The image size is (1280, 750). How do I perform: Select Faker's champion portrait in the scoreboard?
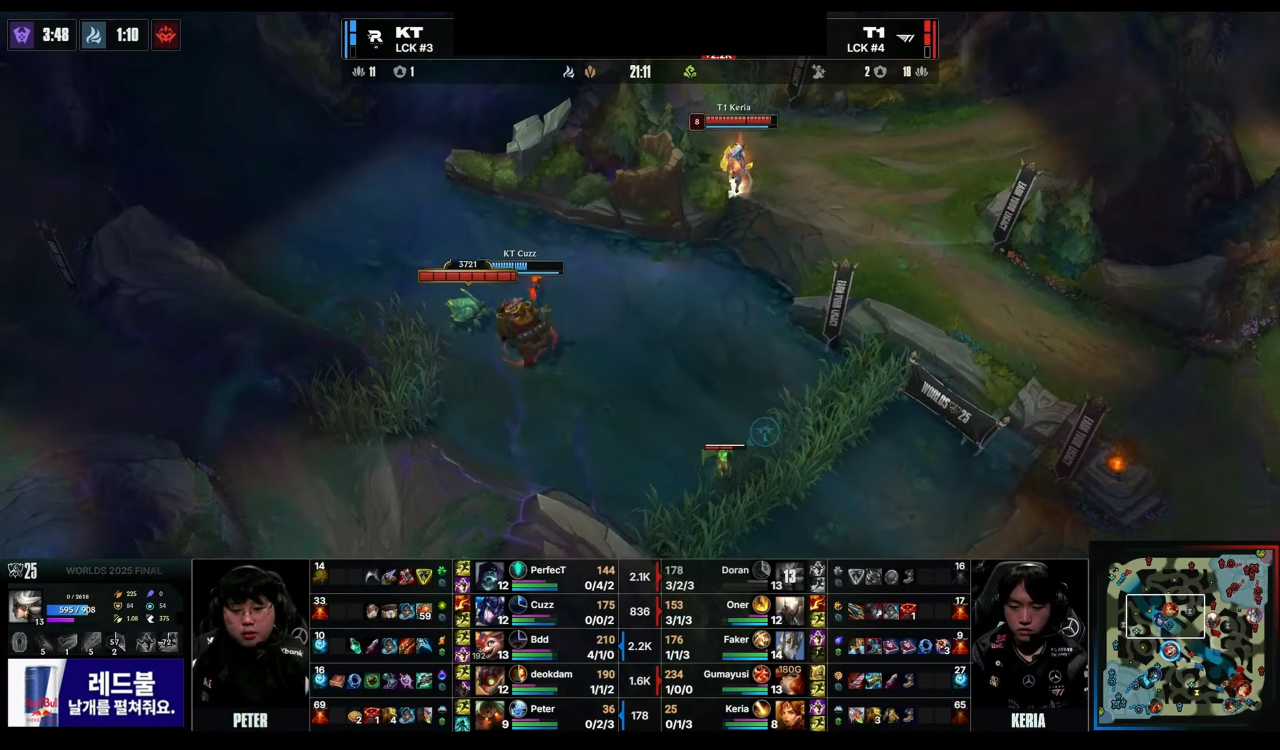click(789, 645)
